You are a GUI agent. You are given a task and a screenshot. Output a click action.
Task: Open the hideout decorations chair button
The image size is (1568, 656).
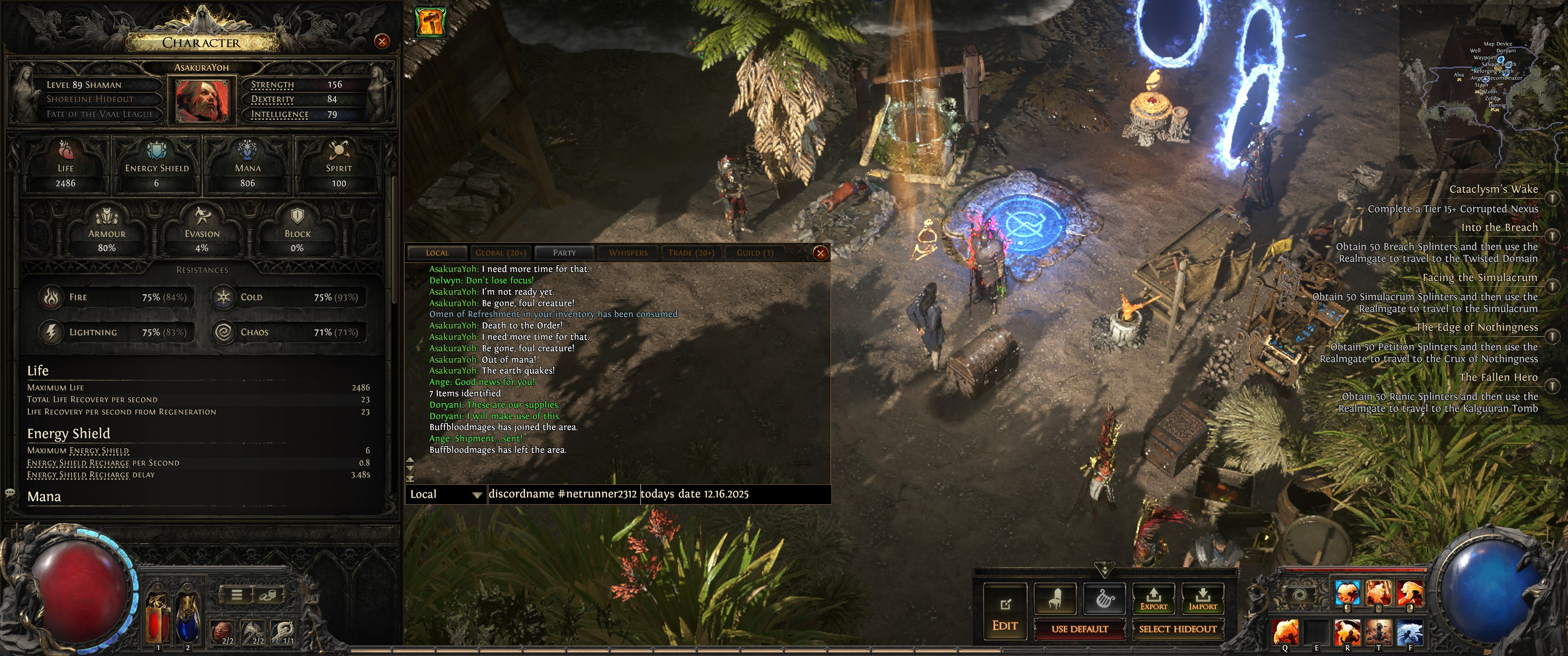1056,598
